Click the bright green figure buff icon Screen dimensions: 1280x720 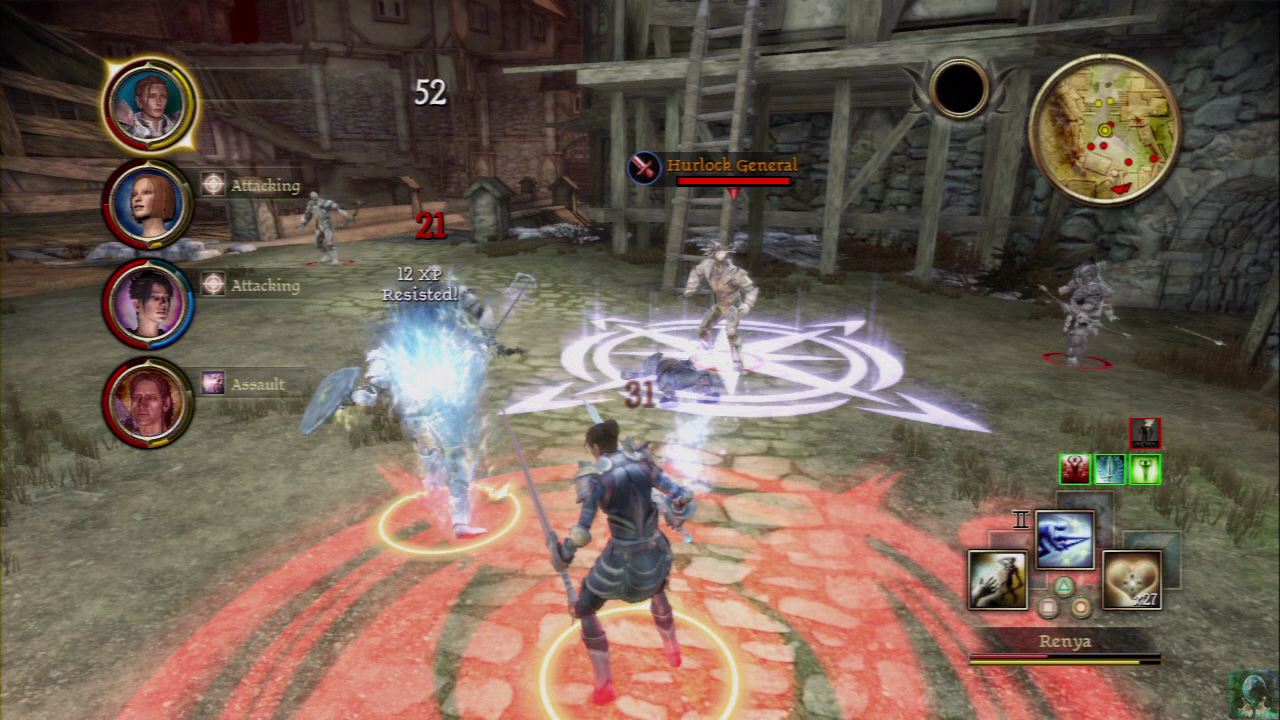[x=1145, y=469]
